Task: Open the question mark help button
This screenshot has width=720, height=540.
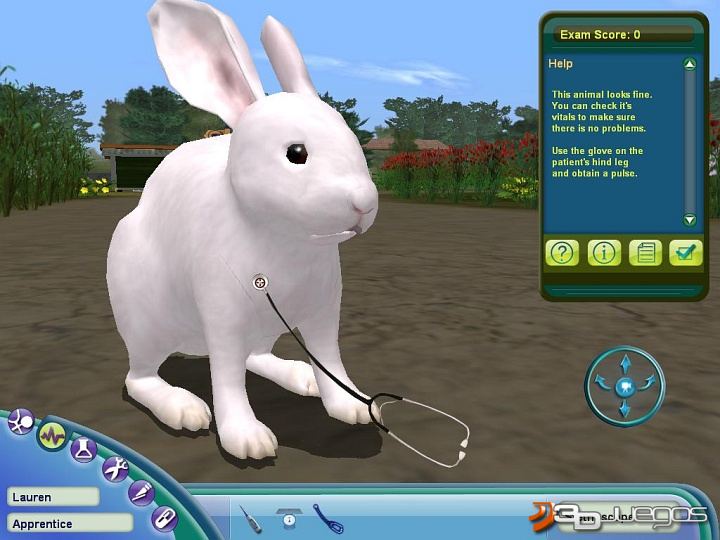Action: point(563,252)
